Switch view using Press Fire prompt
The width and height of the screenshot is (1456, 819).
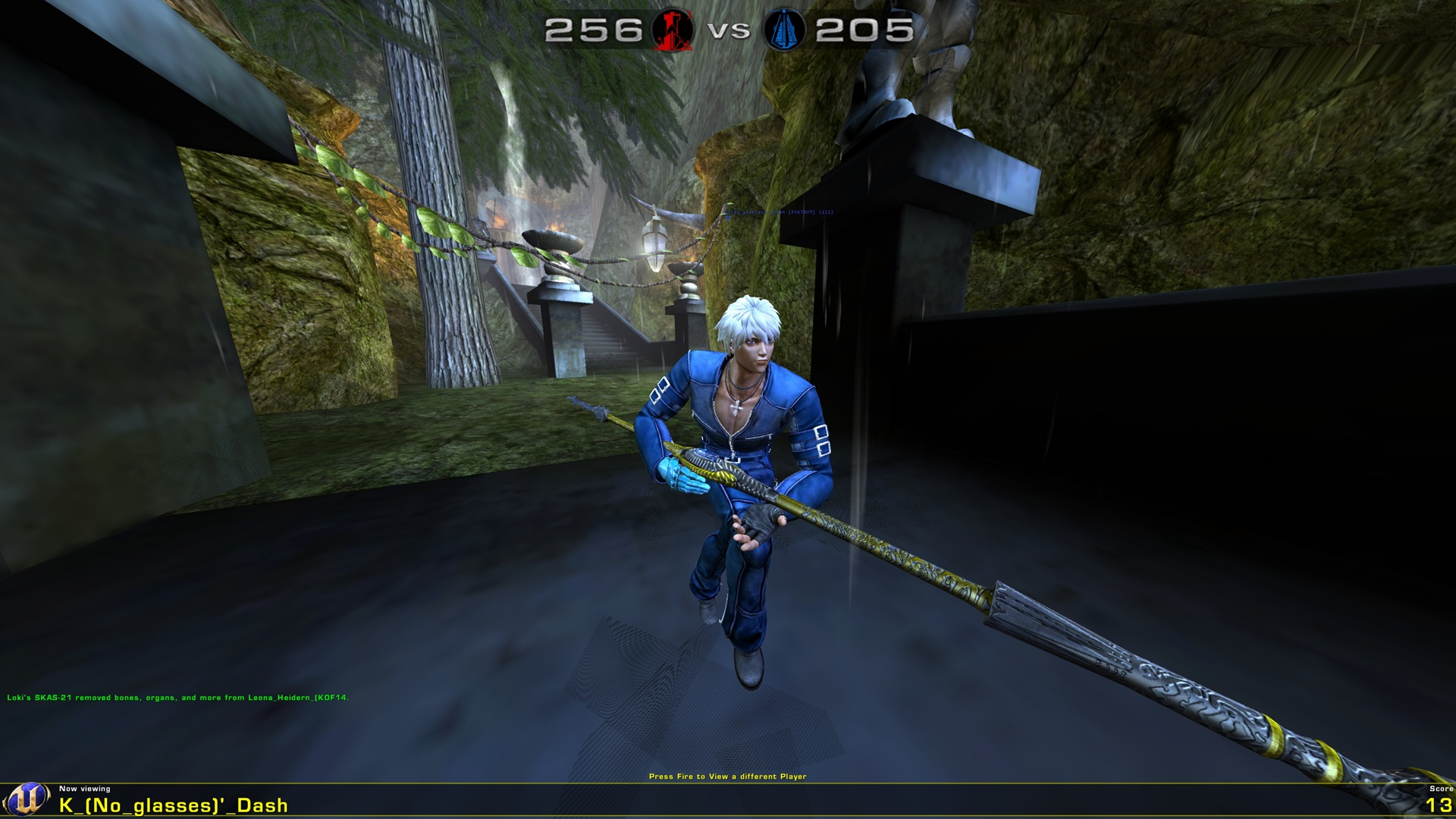(729, 777)
